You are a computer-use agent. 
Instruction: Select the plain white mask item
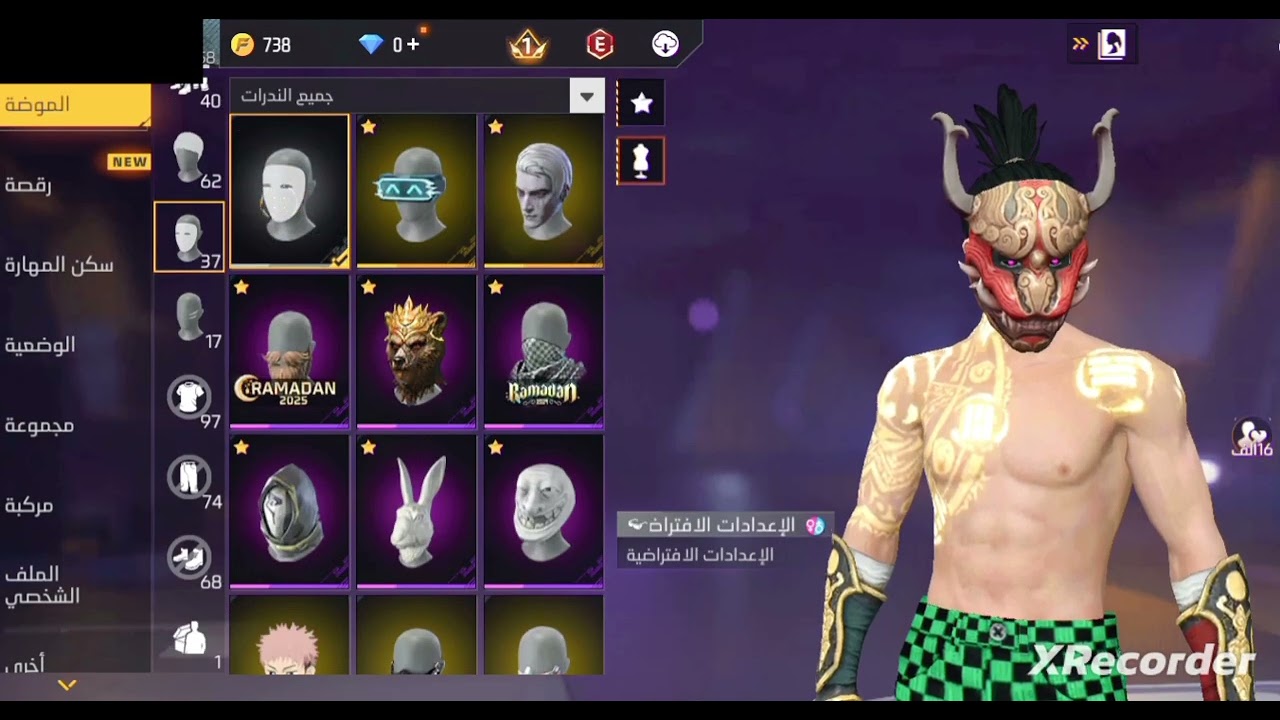[x=289, y=191]
